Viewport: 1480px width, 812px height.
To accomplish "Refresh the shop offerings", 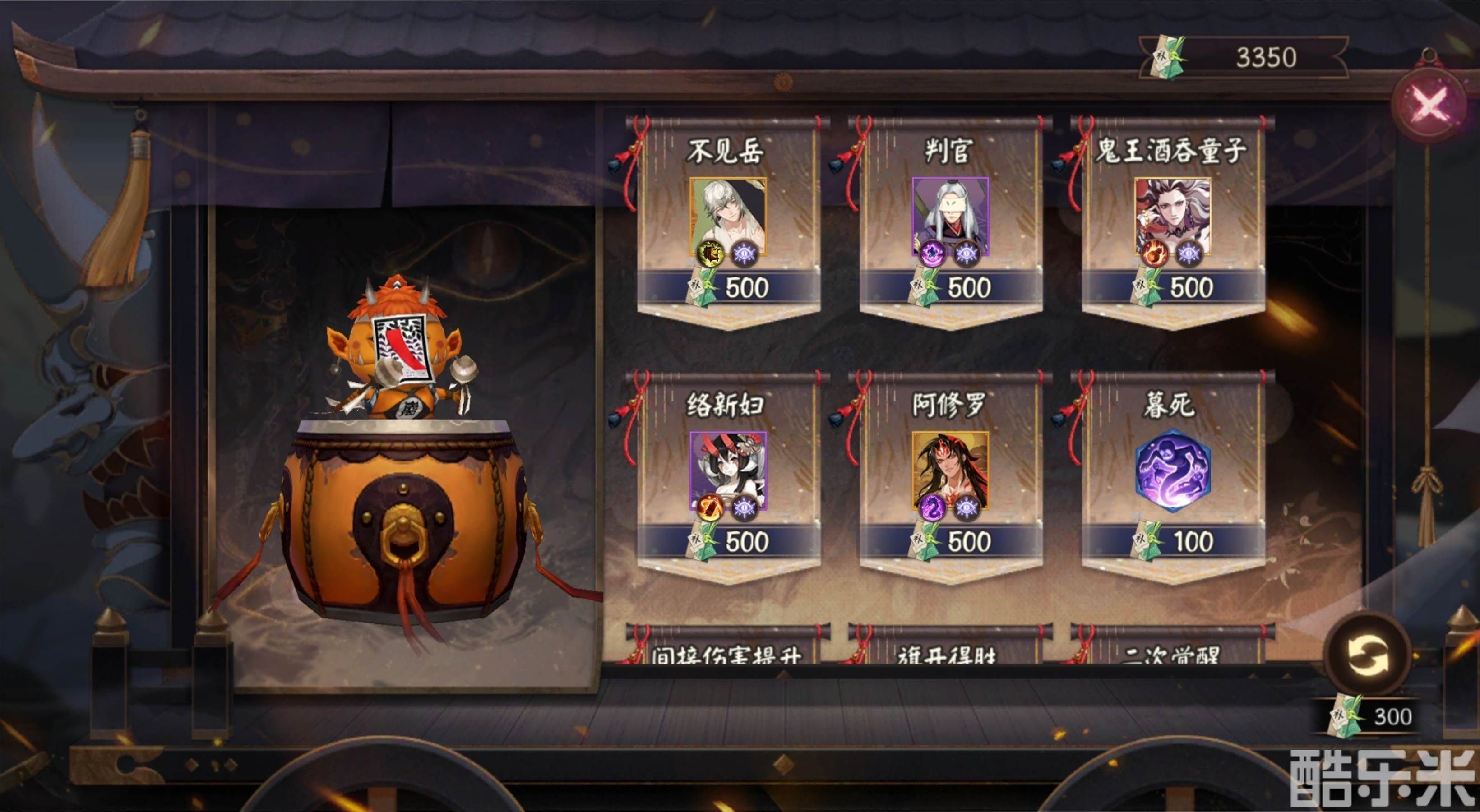I will tap(1367, 654).
